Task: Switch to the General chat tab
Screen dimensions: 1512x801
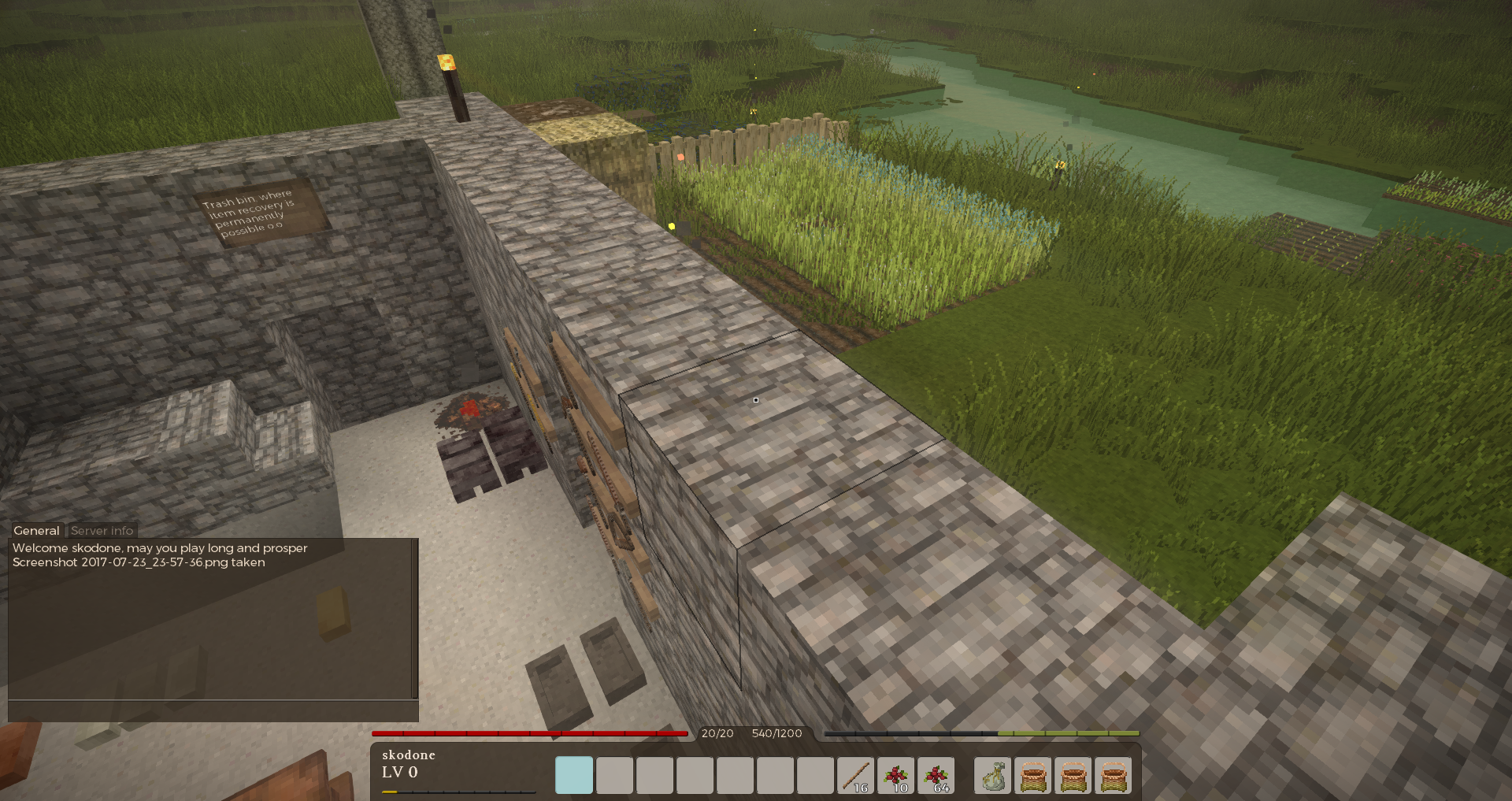Action: pyautogui.click(x=36, y=531)
